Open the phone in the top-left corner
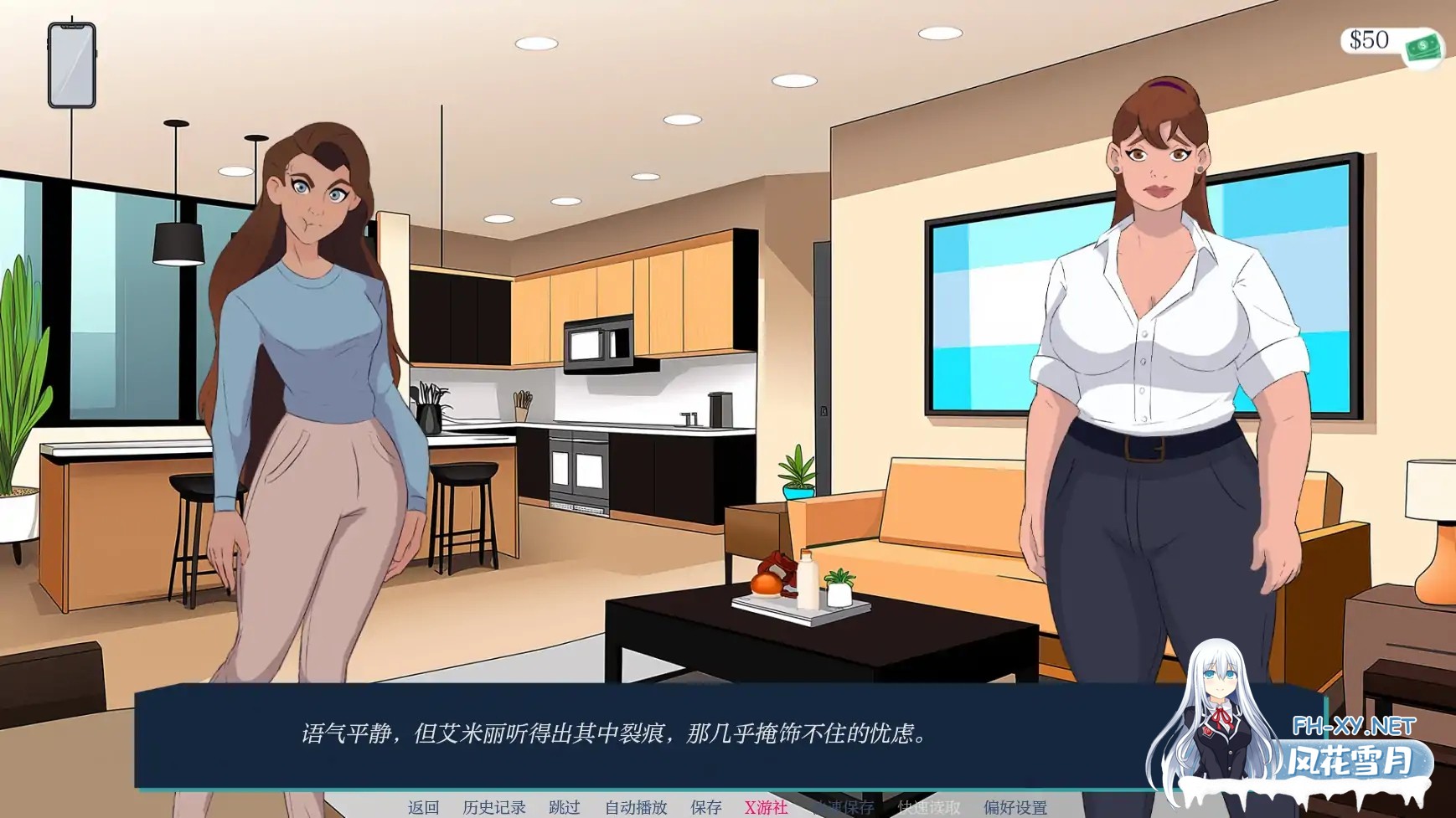 pos(70,64)
